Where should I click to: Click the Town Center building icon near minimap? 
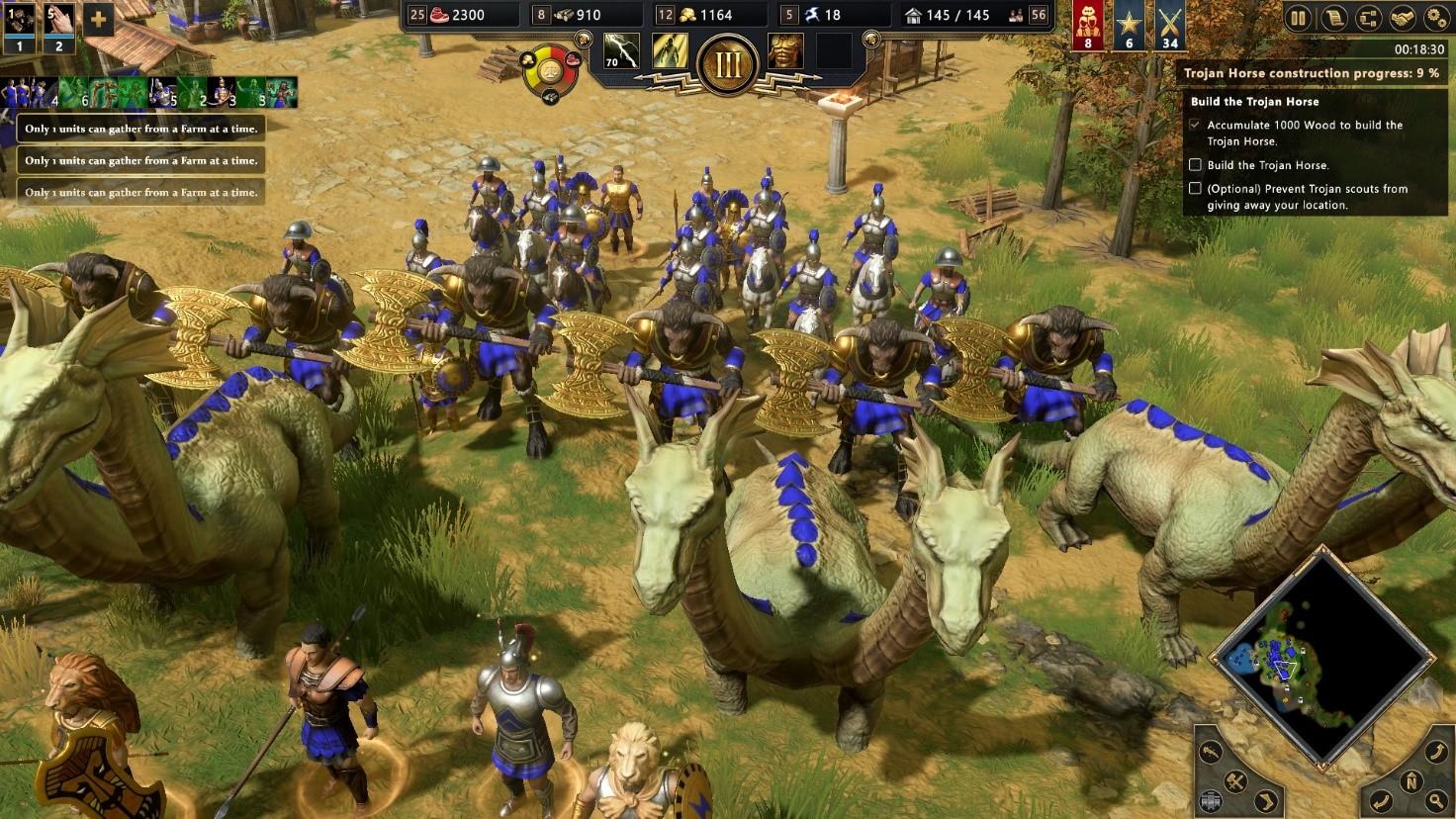point(1211,799)
